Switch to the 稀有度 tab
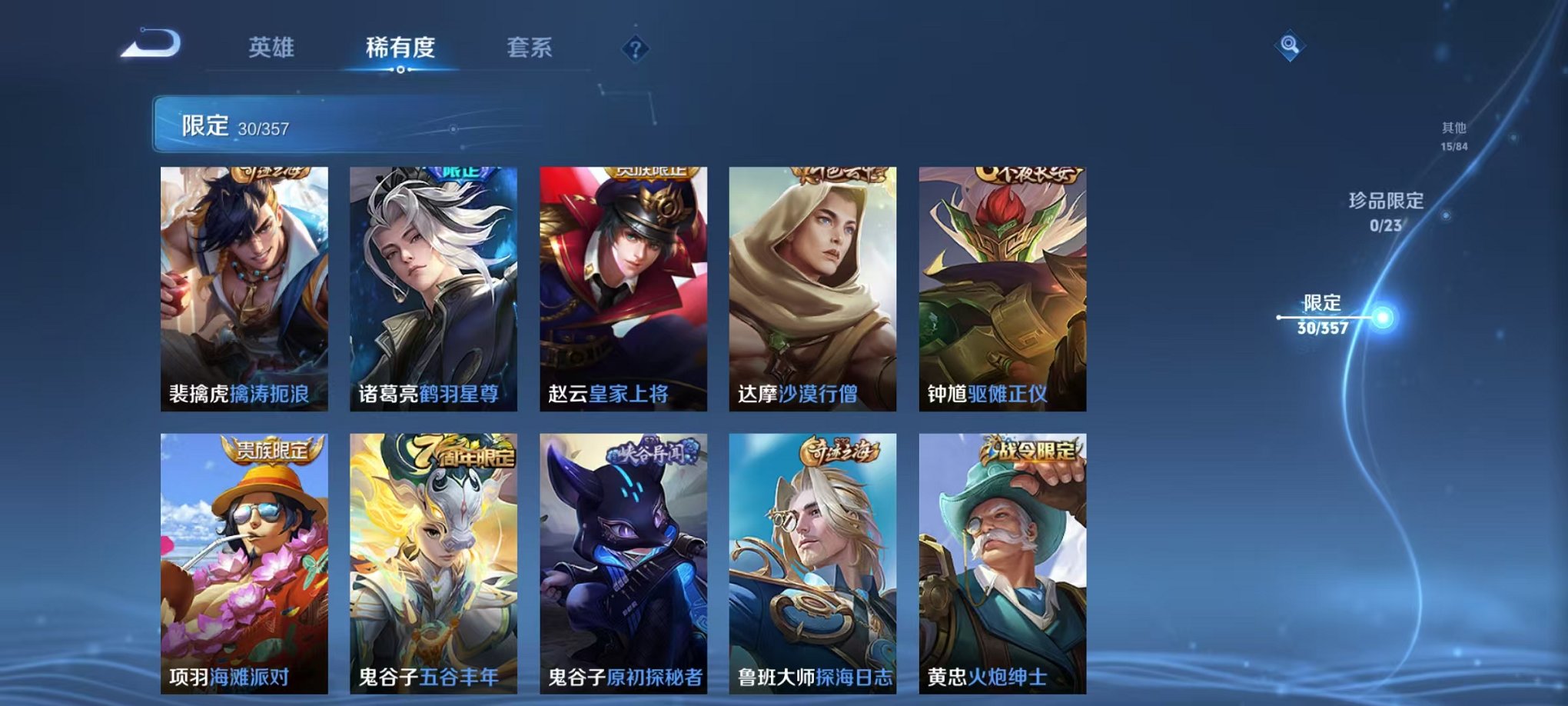Image resolution: width=1568 pixels, height=706 pixels. tap(399, 48)
